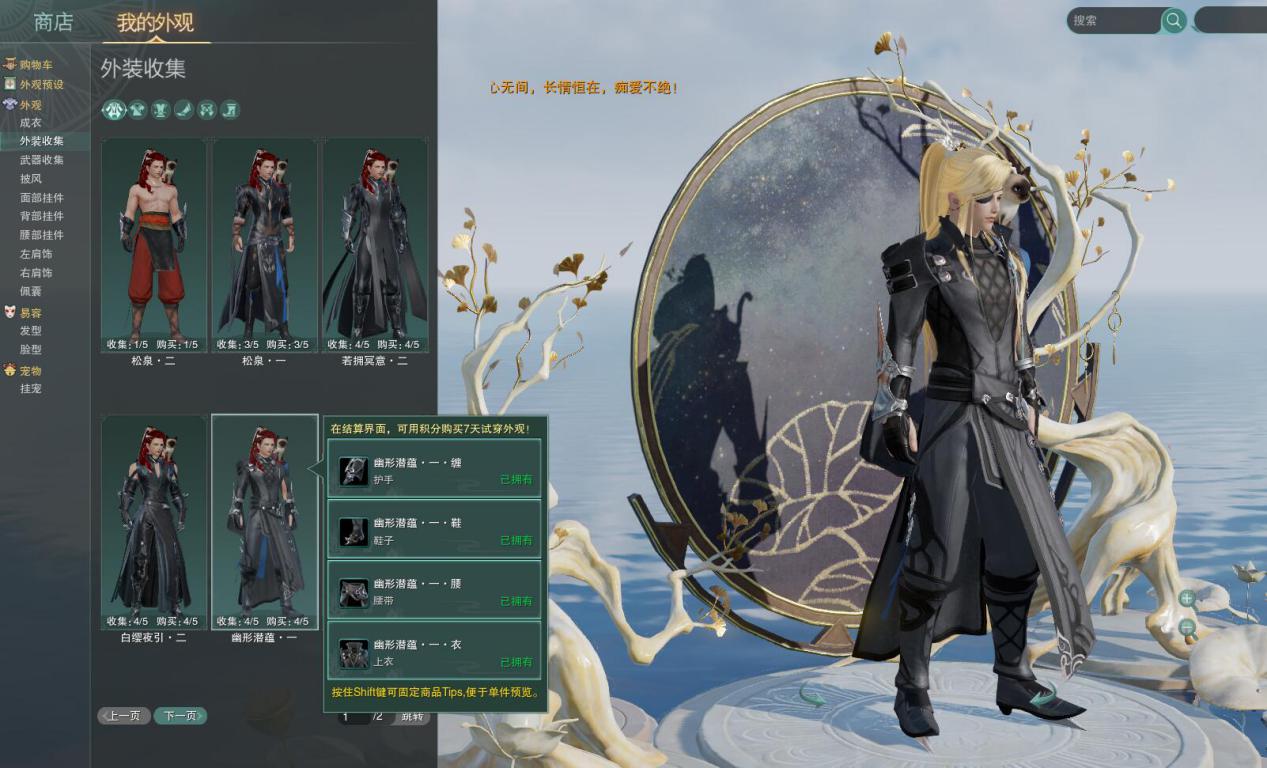Zoom in on the character preview
The image size is (1267, 768).
pyautogui.click(x=1187, y=598)
